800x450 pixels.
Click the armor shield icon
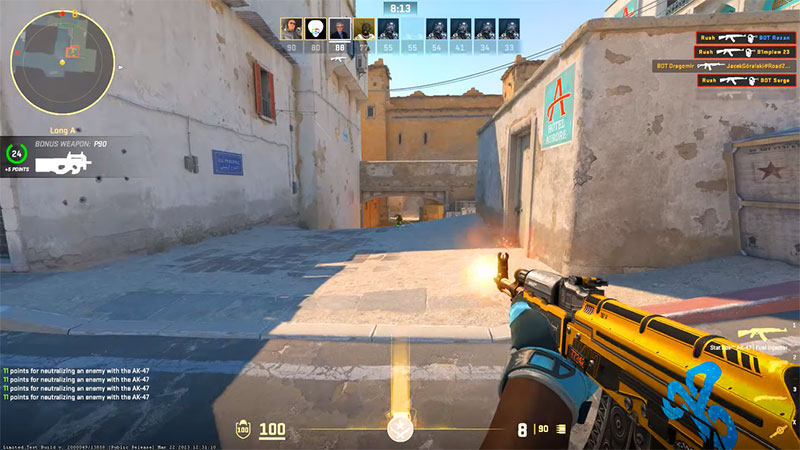[x=243, y=431]
